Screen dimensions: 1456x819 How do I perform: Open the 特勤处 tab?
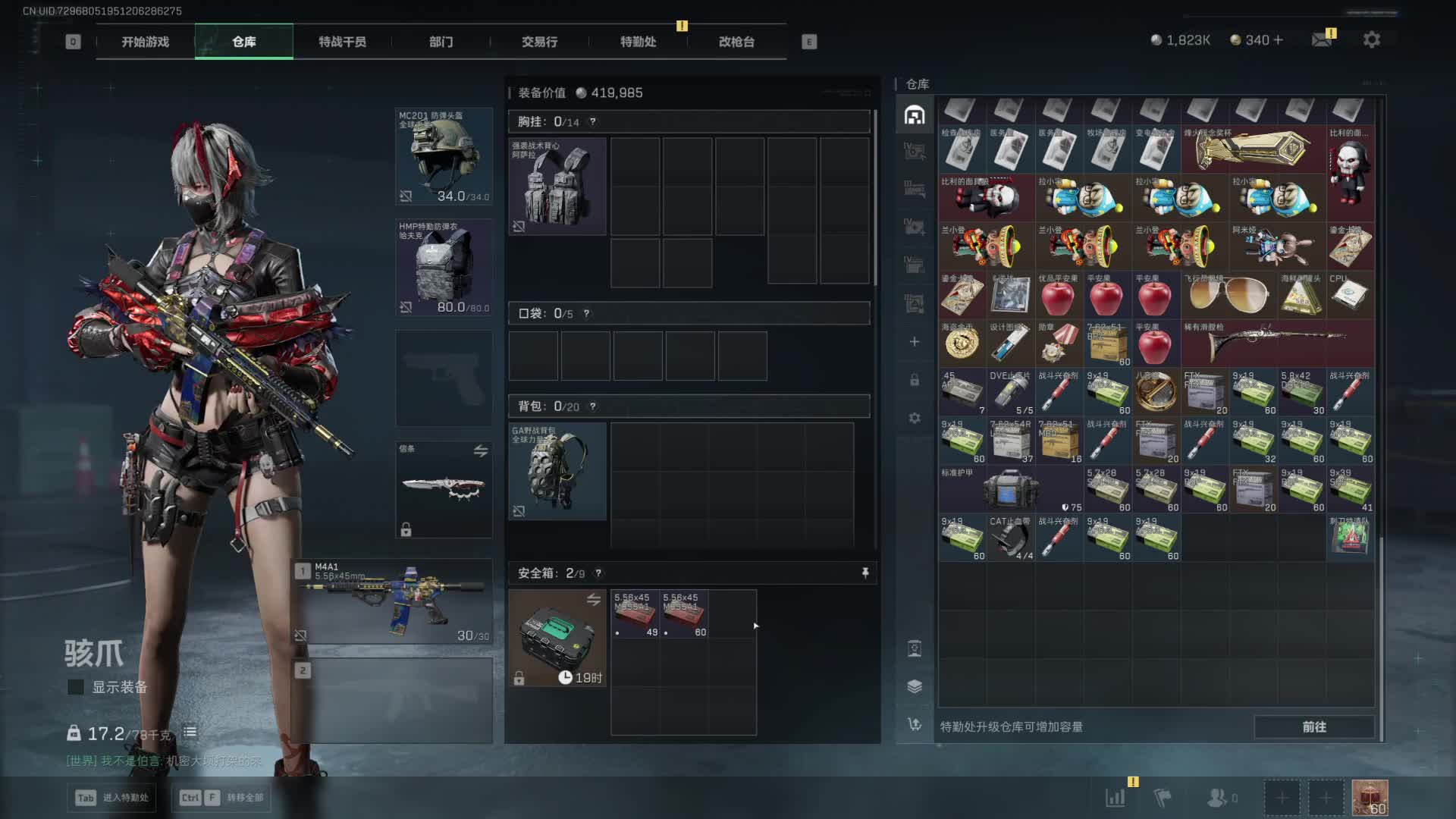(638, 42)
